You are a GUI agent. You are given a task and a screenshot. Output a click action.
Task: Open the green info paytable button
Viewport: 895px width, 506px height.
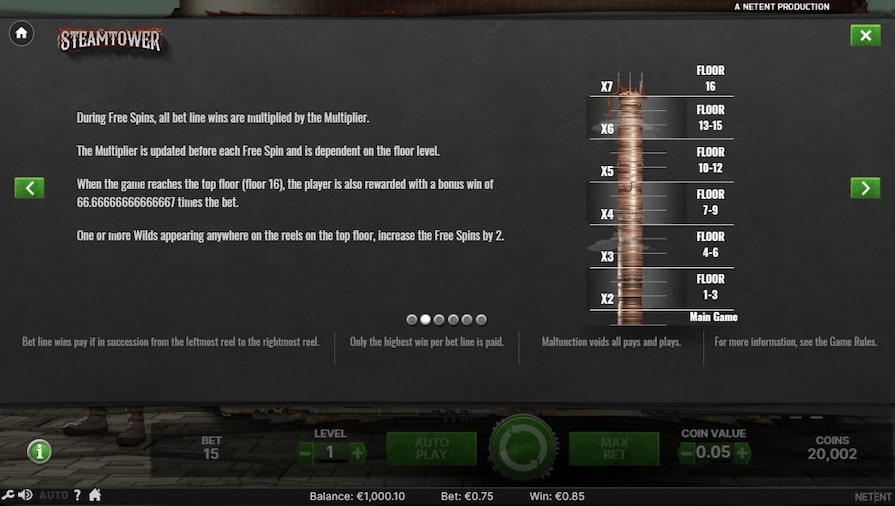[x=39, y=451]
